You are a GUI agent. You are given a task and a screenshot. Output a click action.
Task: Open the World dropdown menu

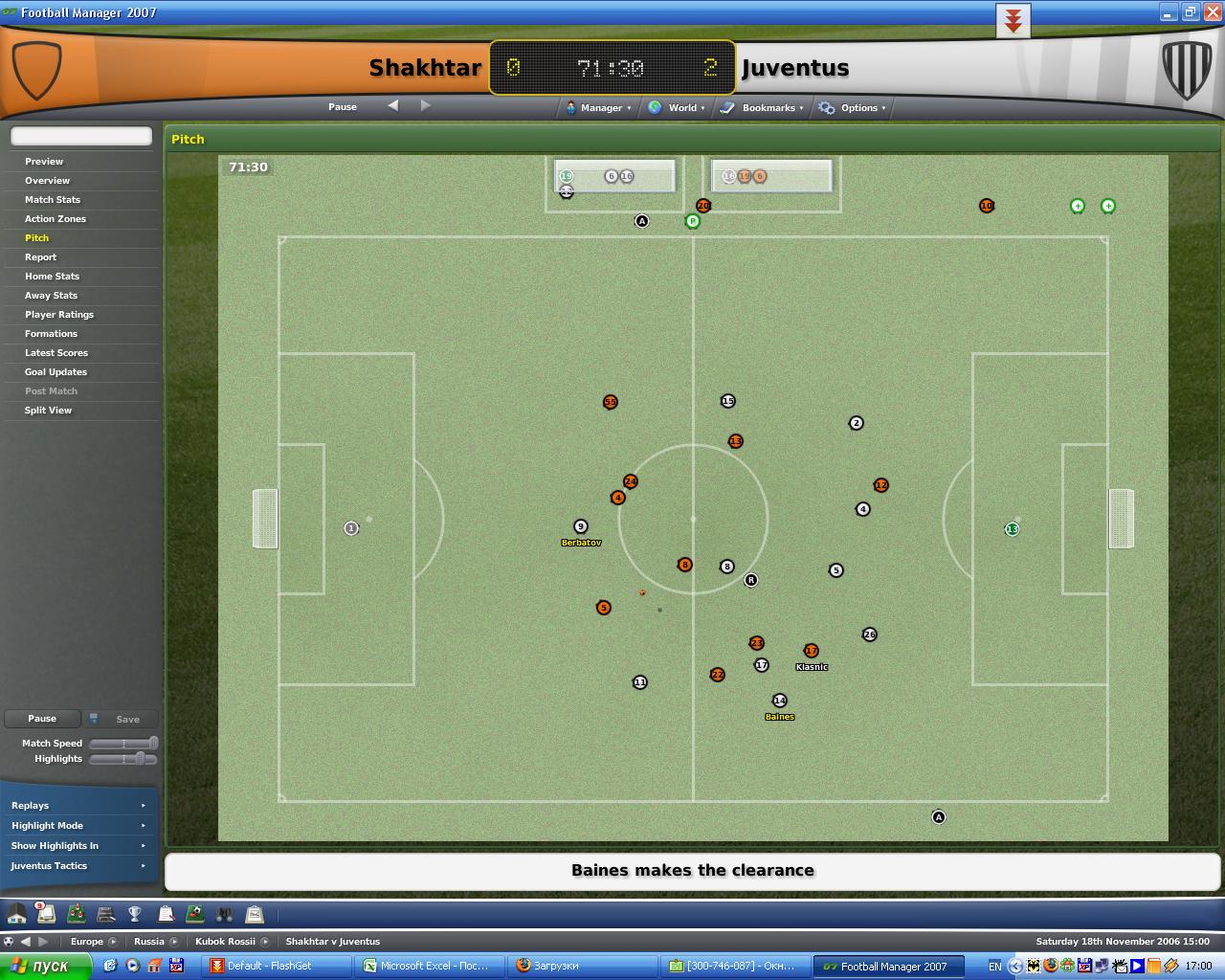678,108
